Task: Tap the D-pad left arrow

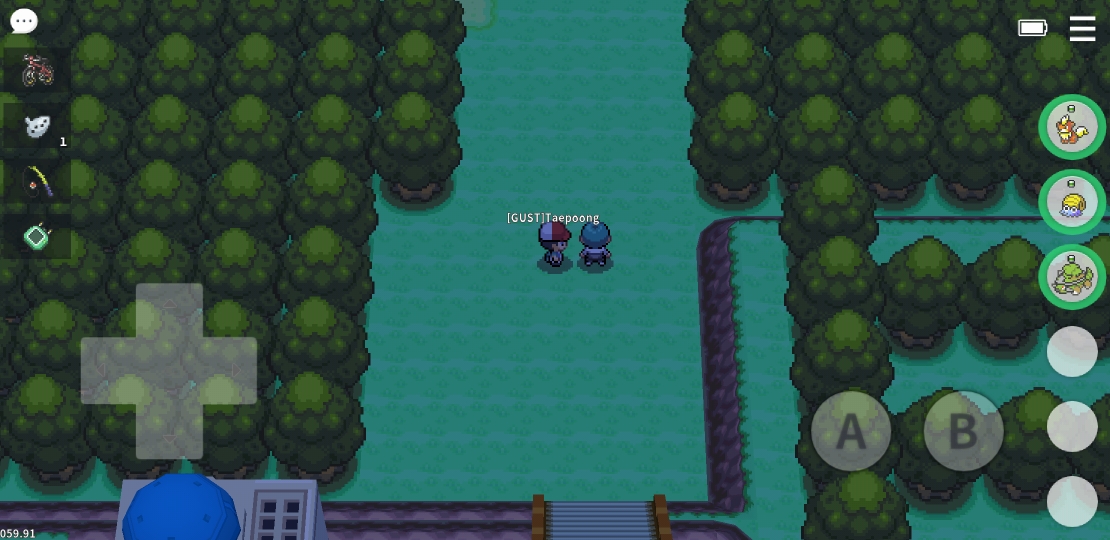Action: (109, 371)
